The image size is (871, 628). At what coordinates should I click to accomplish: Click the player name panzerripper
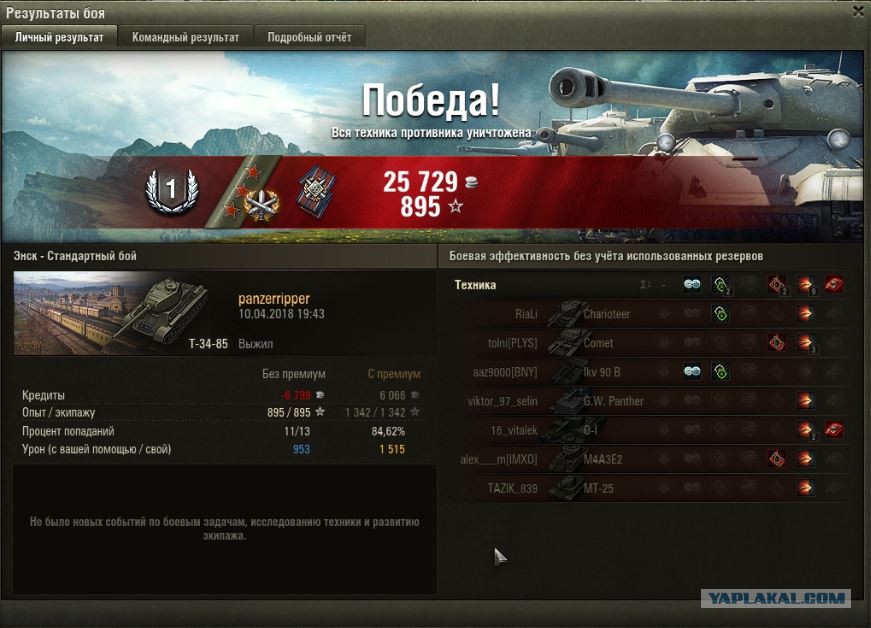click(x=274, y=299)
